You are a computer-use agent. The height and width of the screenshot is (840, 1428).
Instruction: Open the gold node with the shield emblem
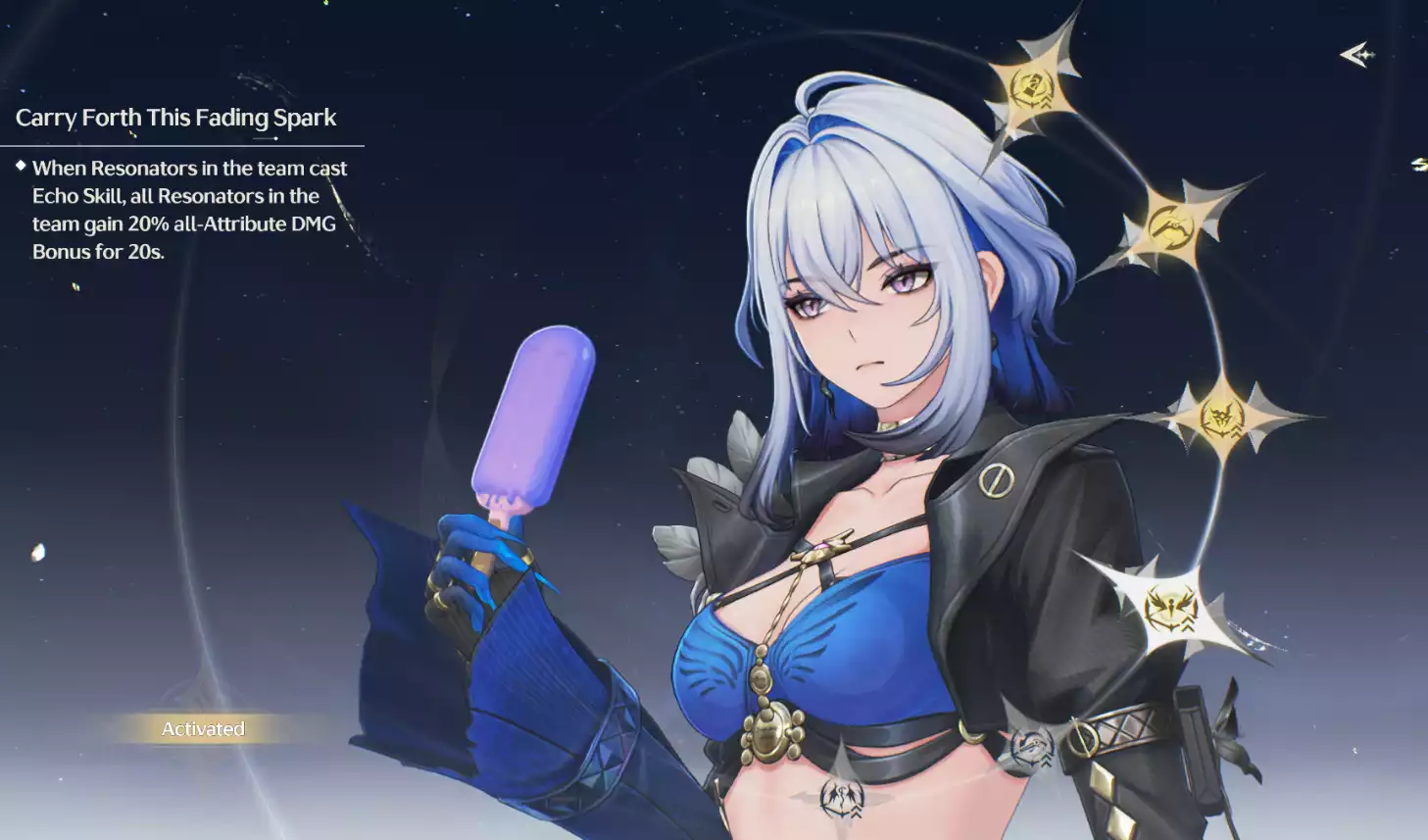point(1031,88)
